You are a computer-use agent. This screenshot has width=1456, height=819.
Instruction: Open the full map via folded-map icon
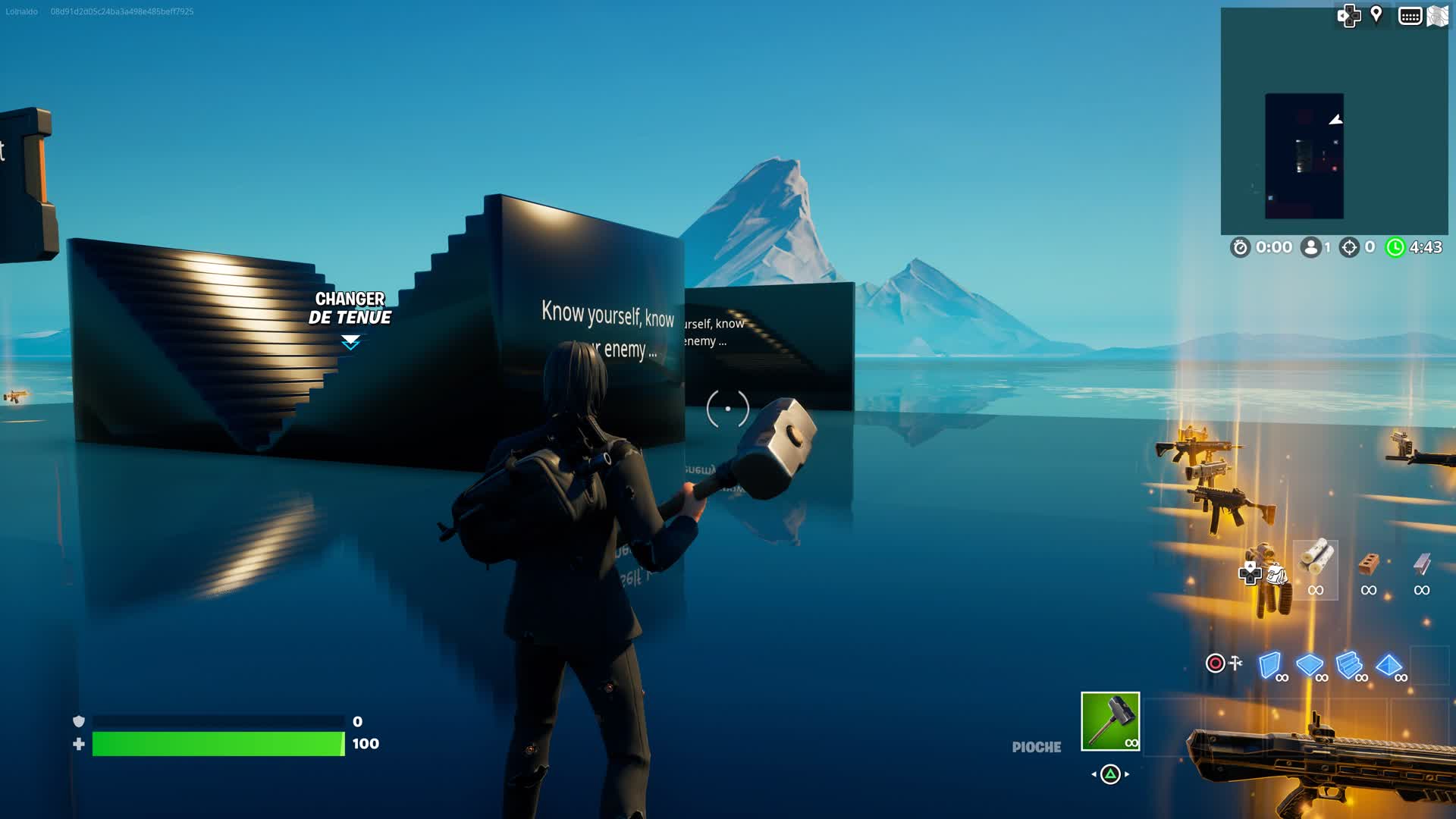pyautogui.click(x=1438, y=16)
